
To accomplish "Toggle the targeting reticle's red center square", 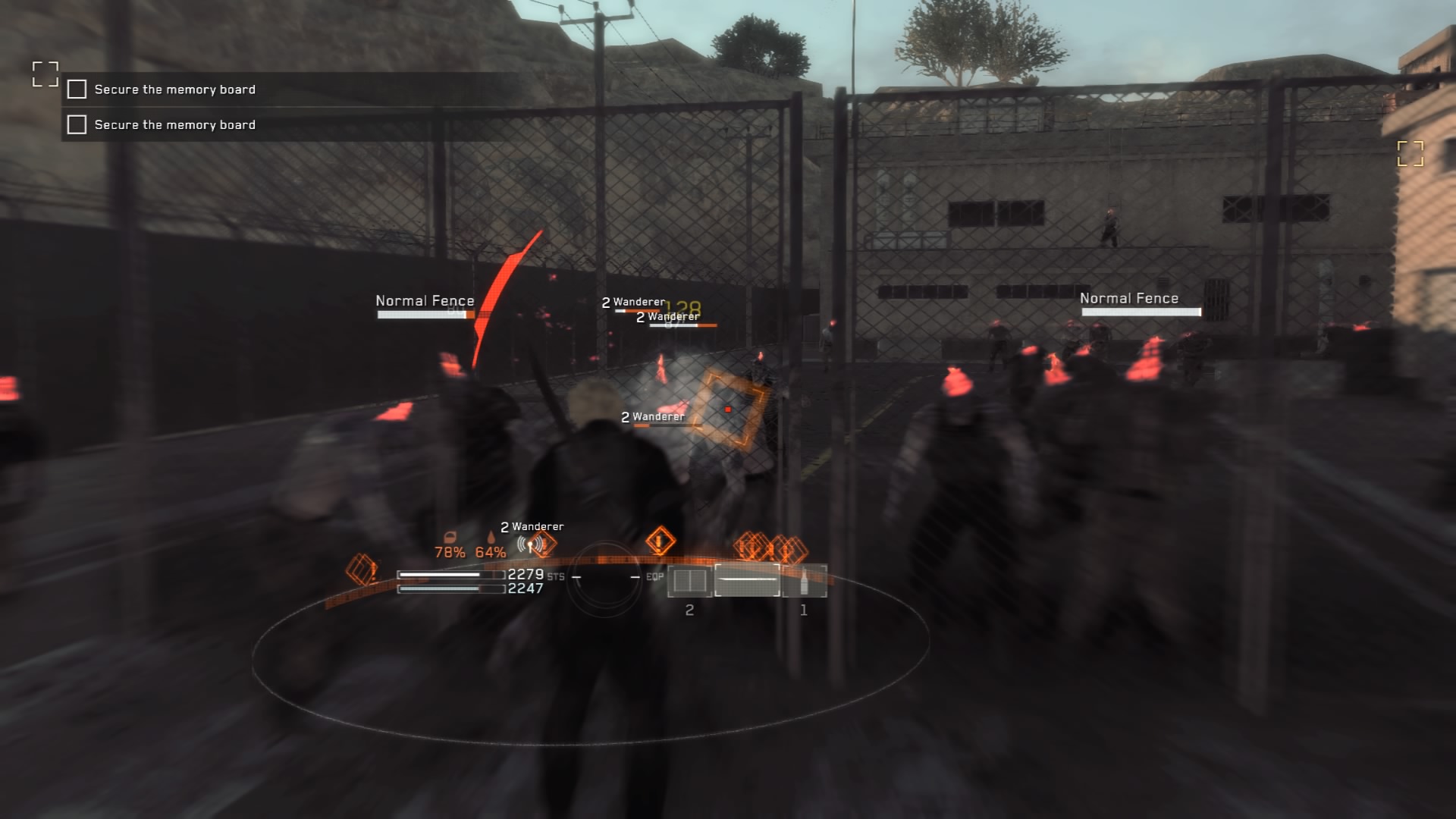I will pos(729,407).
